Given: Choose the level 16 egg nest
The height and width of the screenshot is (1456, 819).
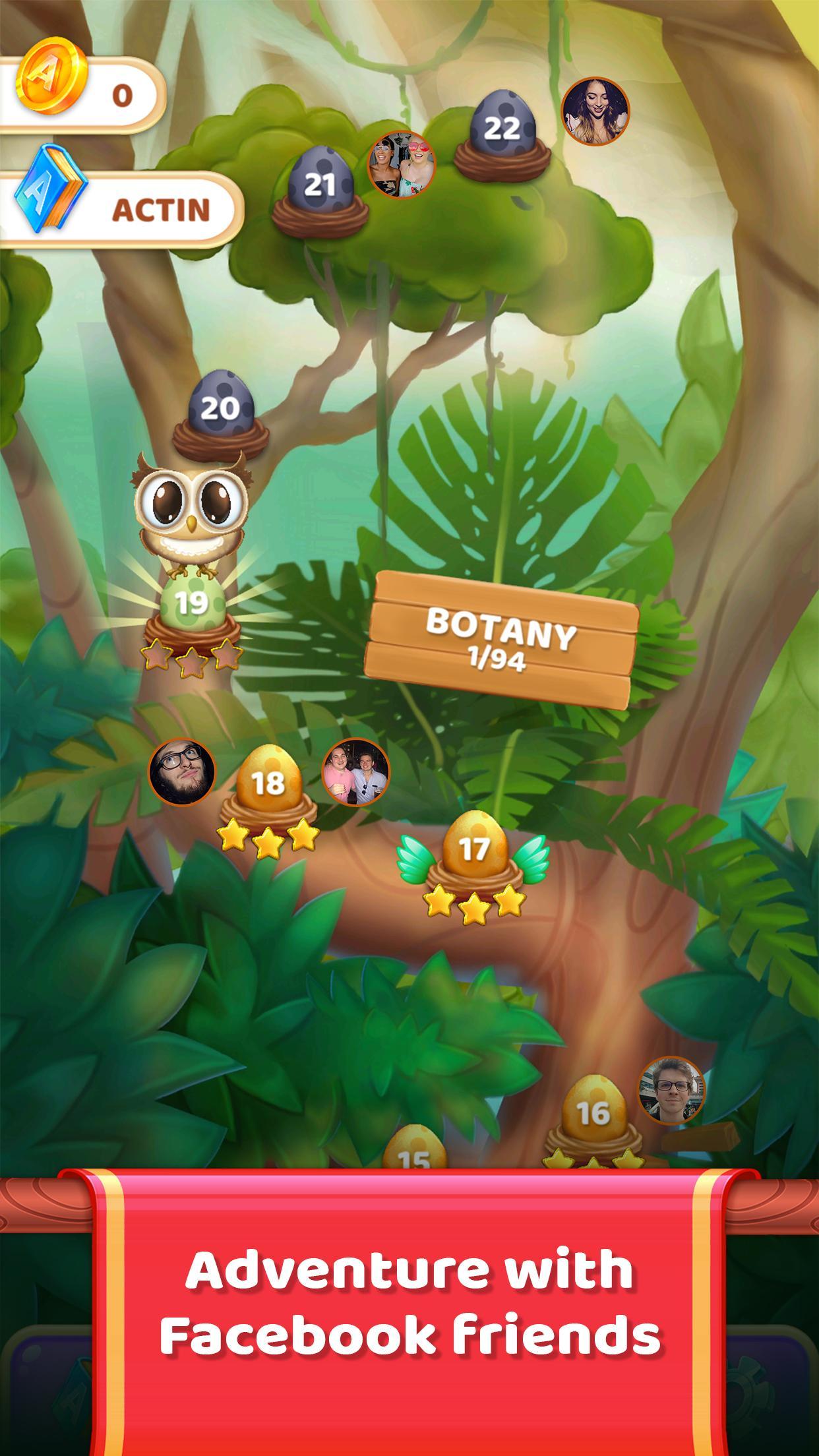Looking at the screenshot, I should 592,1114.
